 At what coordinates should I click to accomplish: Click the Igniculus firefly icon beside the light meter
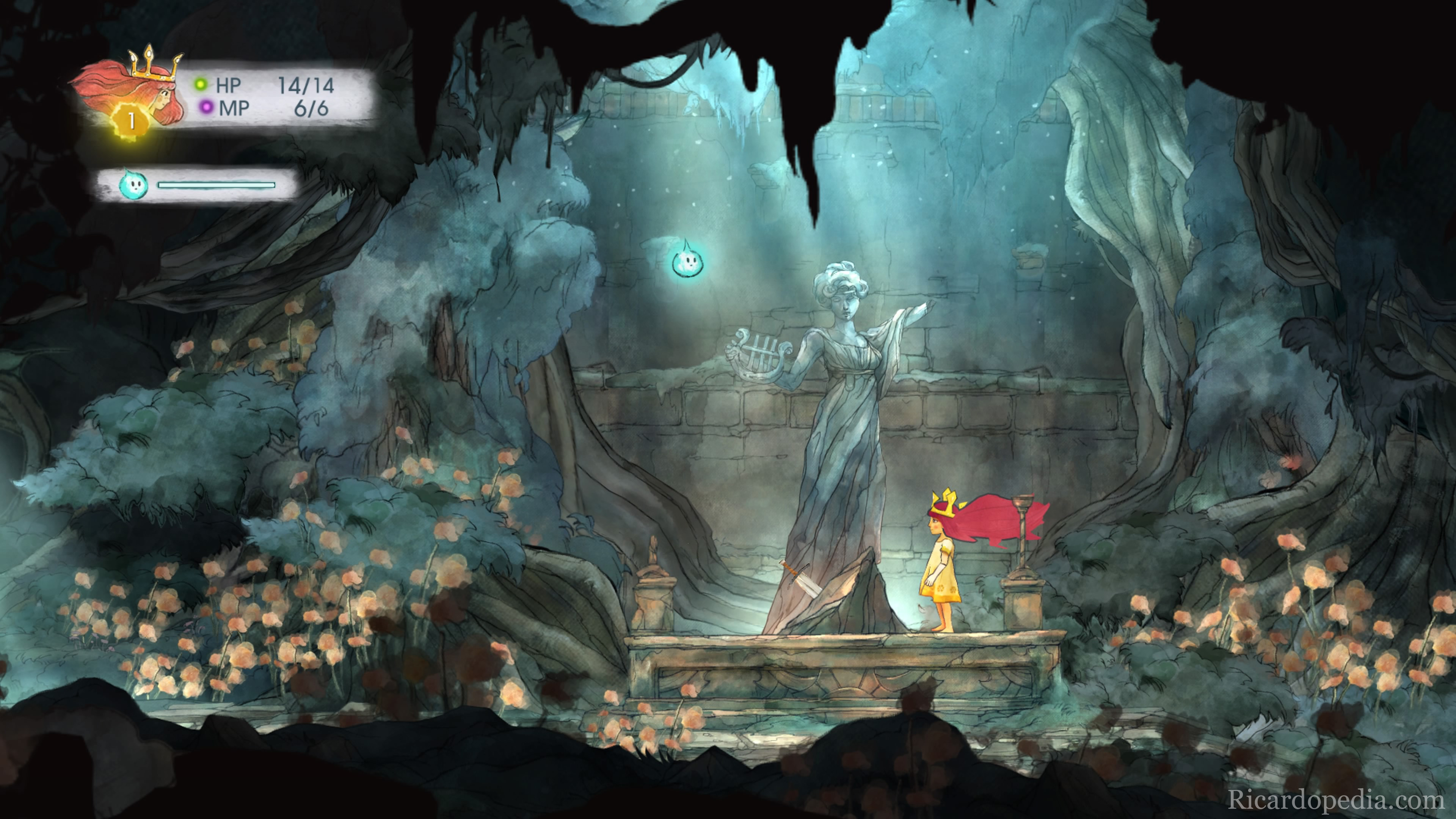(x=133, y=184)
